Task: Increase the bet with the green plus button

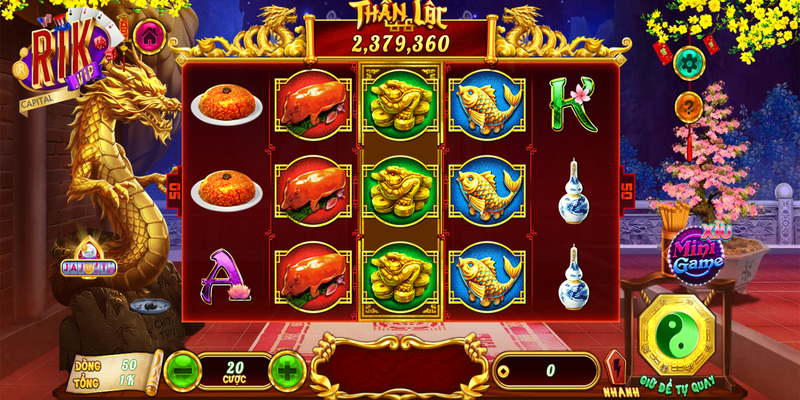Action: pos(287,370)
